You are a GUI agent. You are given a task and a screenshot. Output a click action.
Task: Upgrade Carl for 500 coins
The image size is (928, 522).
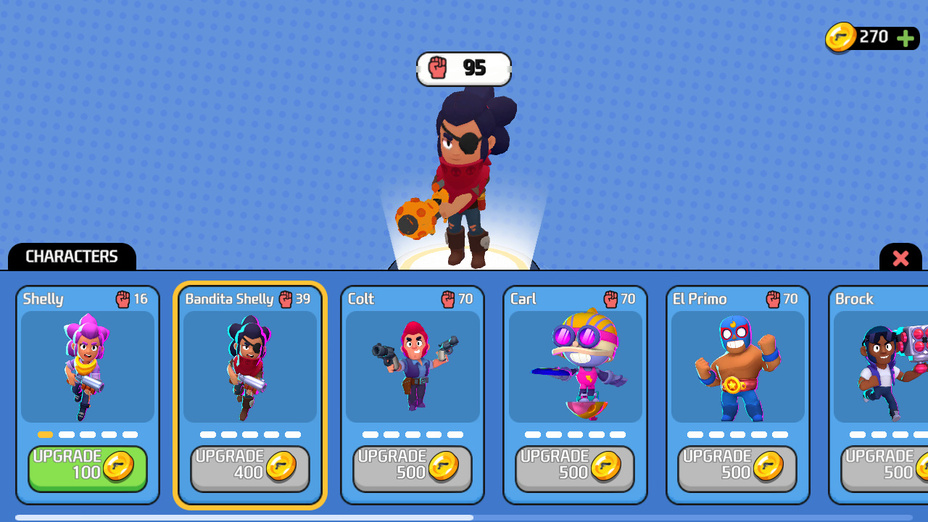pos(575,468)
